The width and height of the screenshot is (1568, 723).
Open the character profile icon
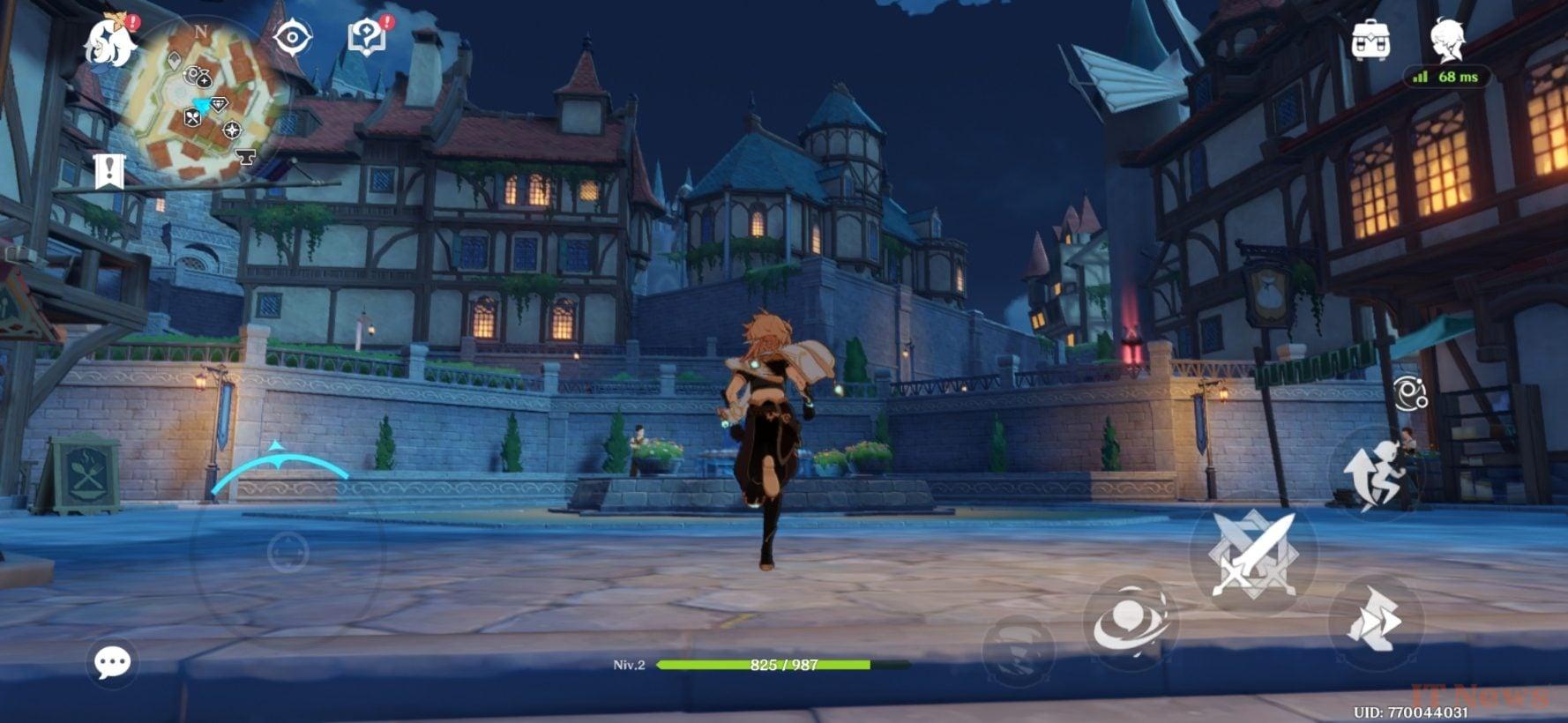tap(1446, 41)
